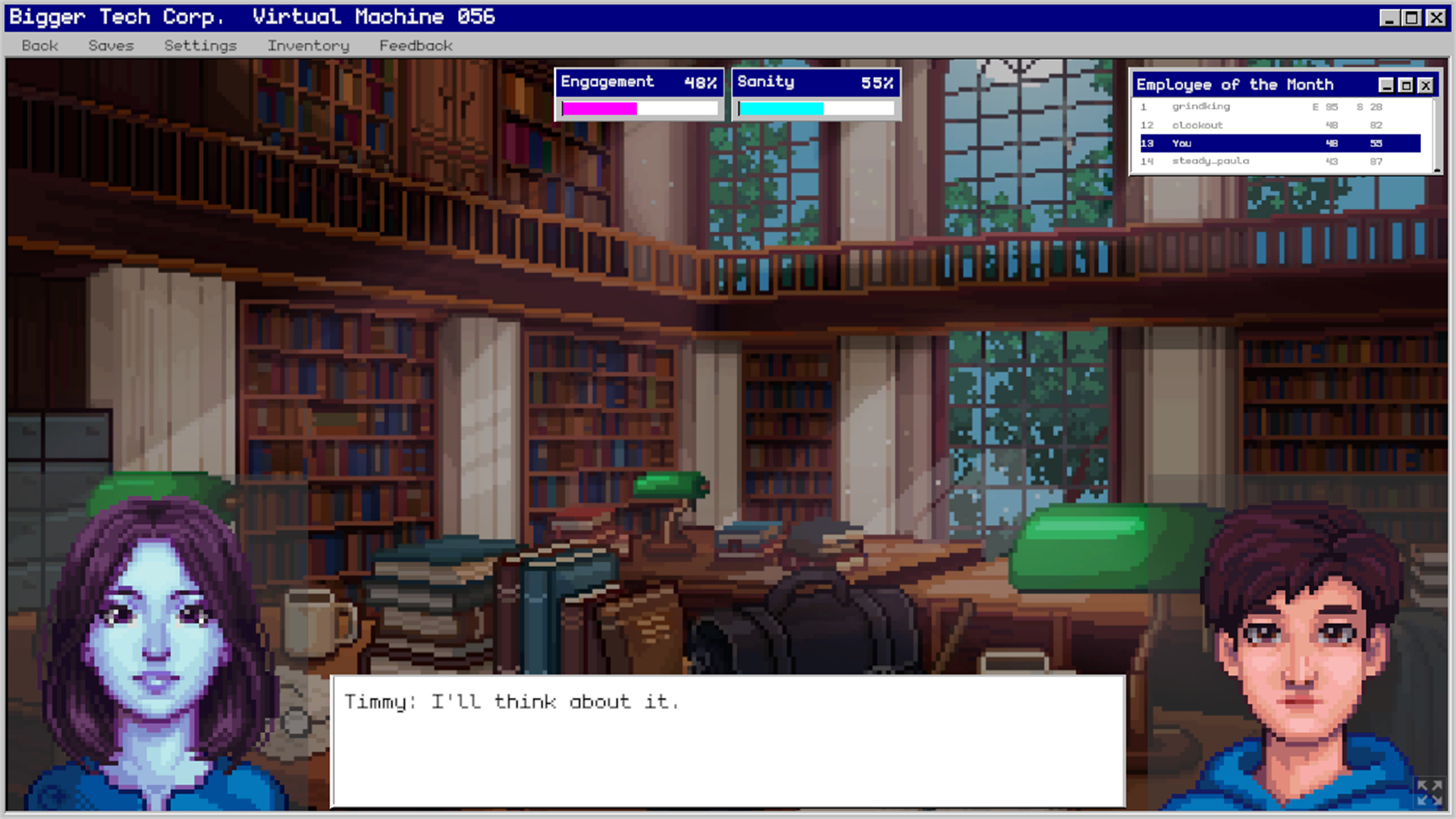
Task: Close the Employee of the Month leaderboard
Action: point(1426,84)
